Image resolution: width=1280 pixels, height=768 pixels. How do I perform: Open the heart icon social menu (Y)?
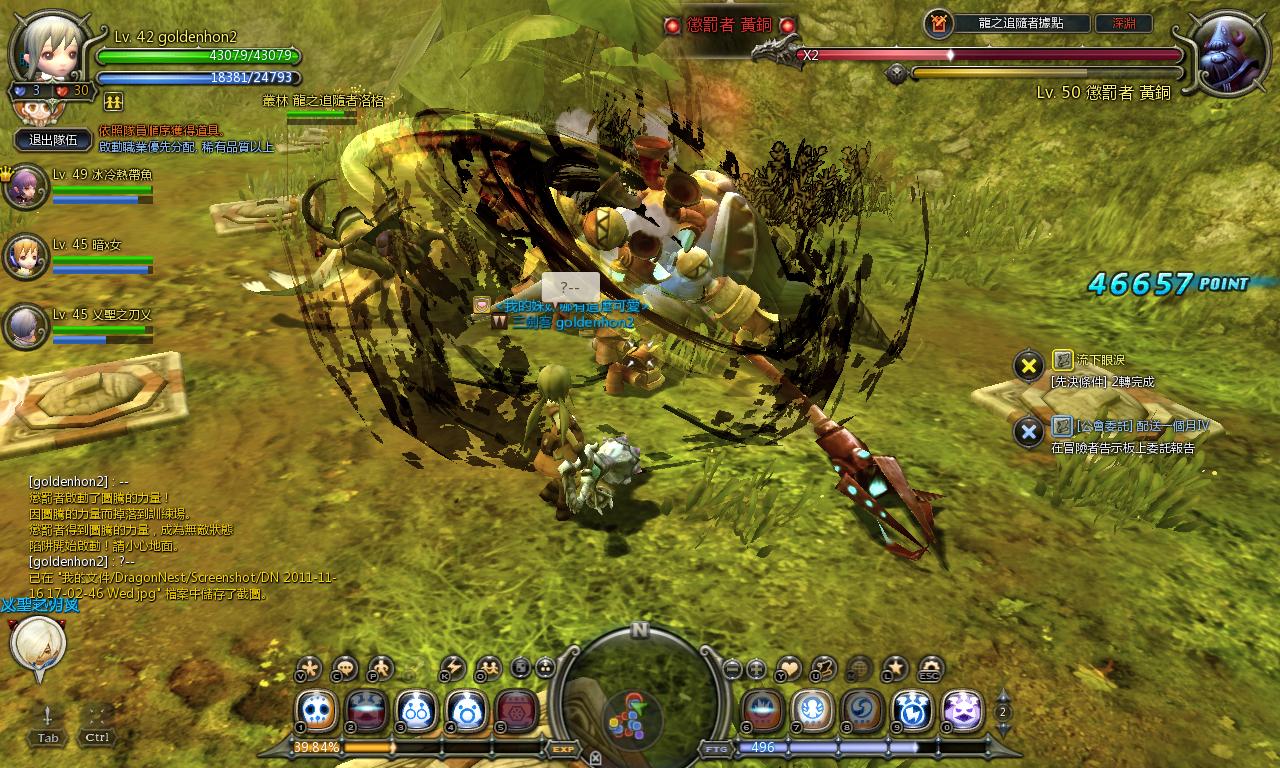pos(789,667)
